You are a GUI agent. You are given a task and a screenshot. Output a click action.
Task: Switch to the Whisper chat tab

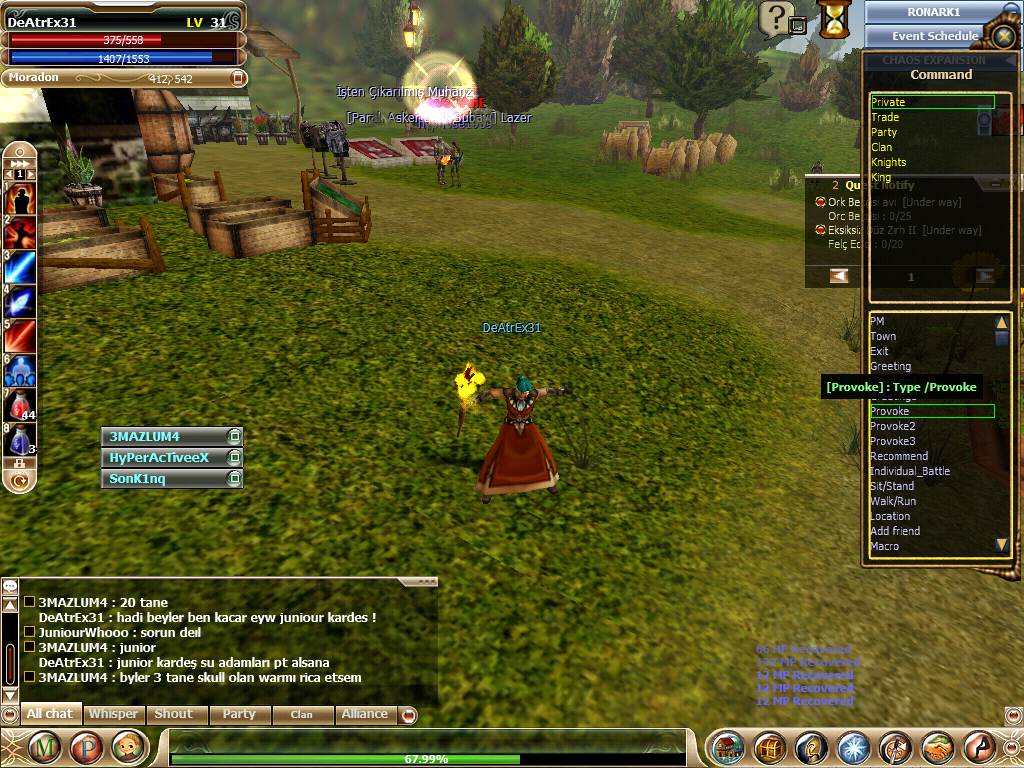113,714
